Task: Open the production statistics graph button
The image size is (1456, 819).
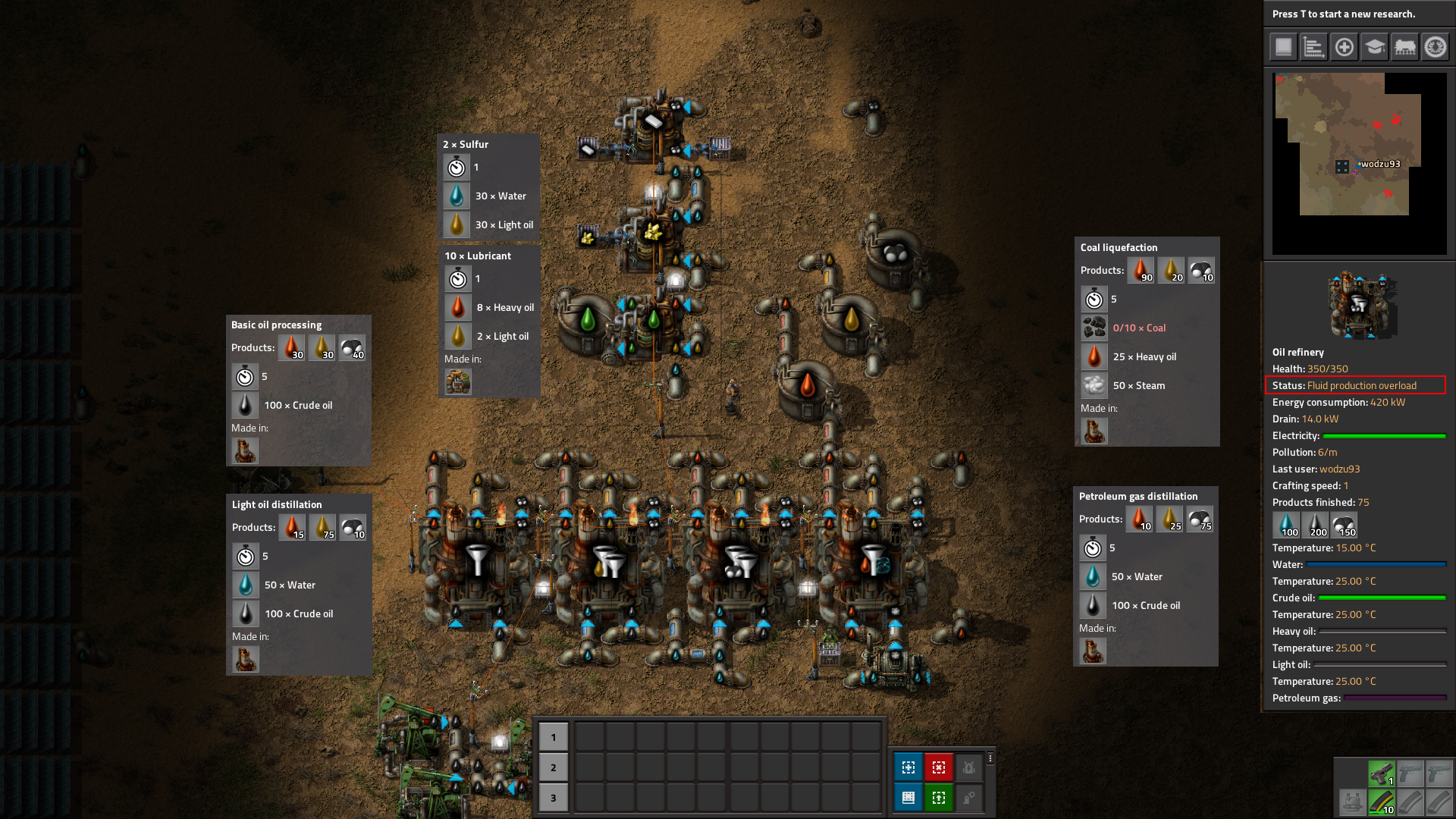Action: pyautogui.click(x=1313, y=47)
